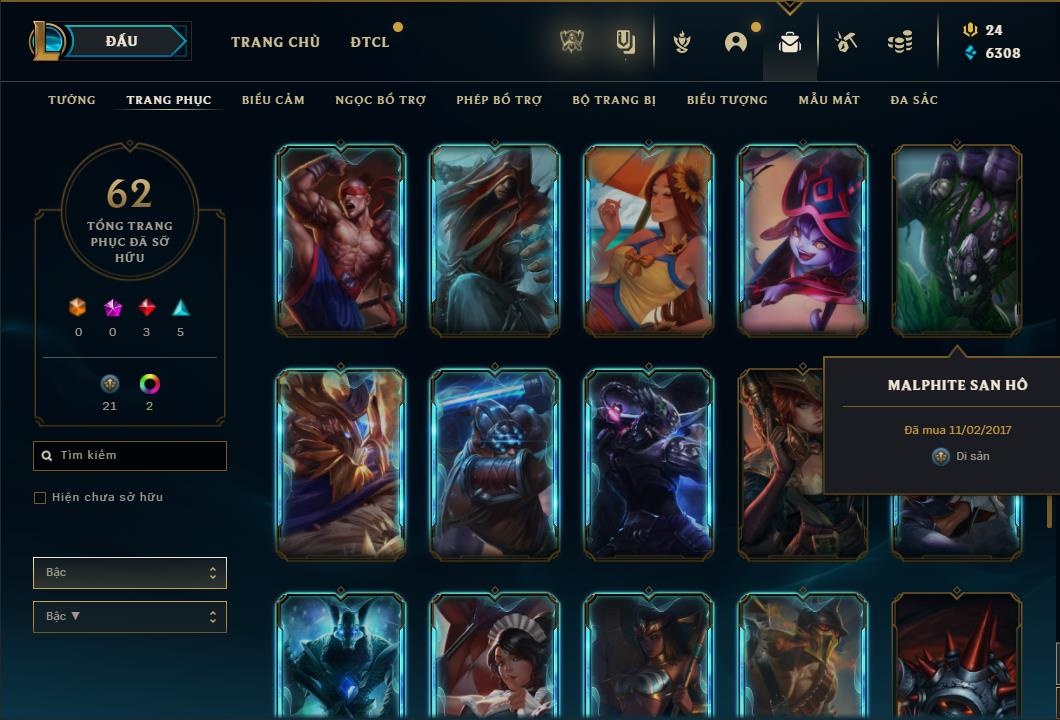This screenshot has width=1060, height=720.
Task: Click the Tìm kiếm search box
Action: point(130,456)
